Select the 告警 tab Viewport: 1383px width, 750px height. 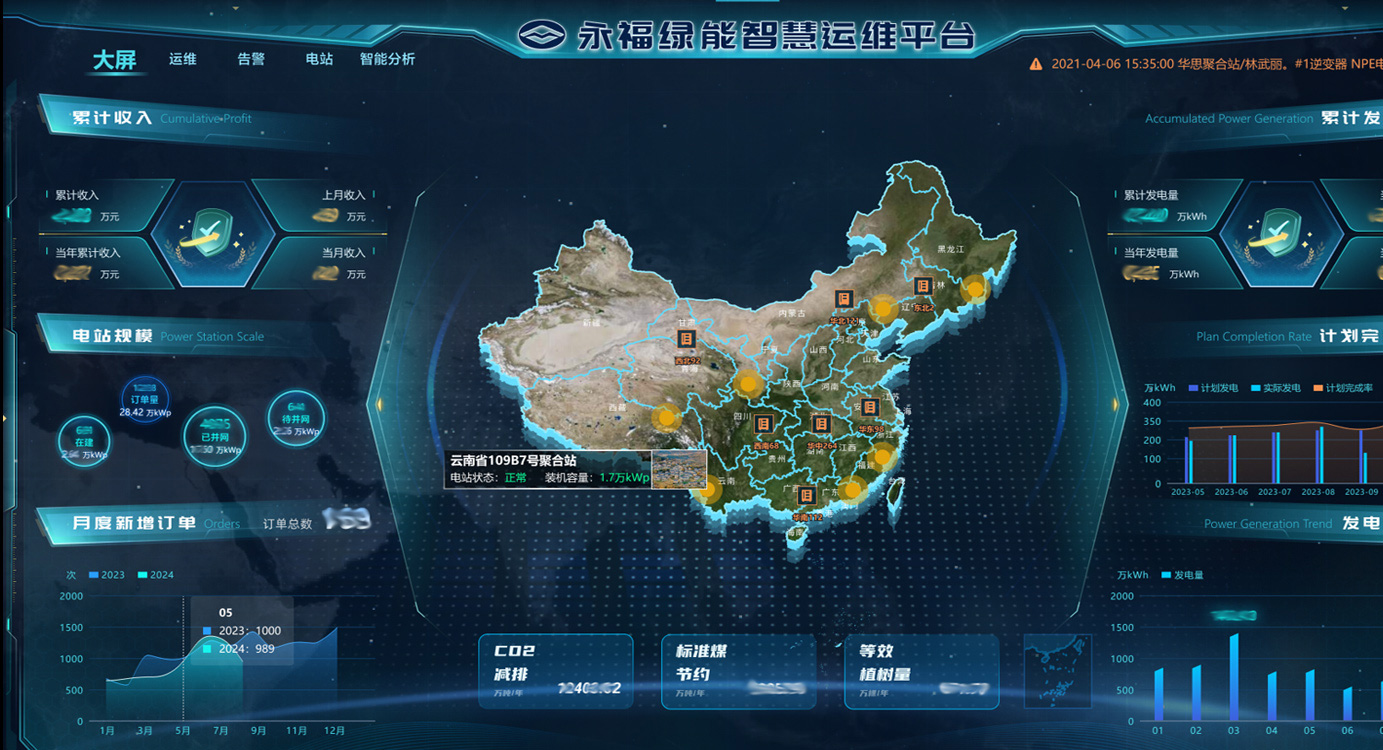[251, 59]
